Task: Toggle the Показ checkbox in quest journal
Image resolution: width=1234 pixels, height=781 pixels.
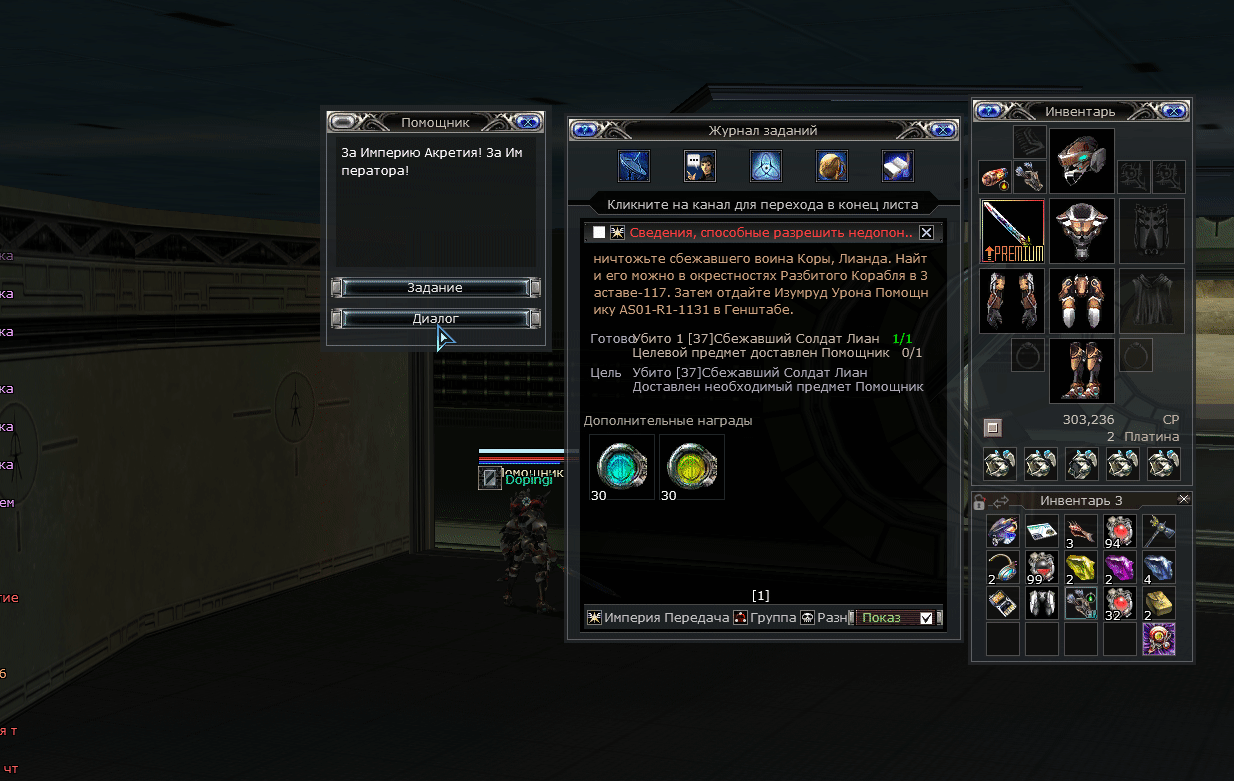Action: click(x=926, y=618)
